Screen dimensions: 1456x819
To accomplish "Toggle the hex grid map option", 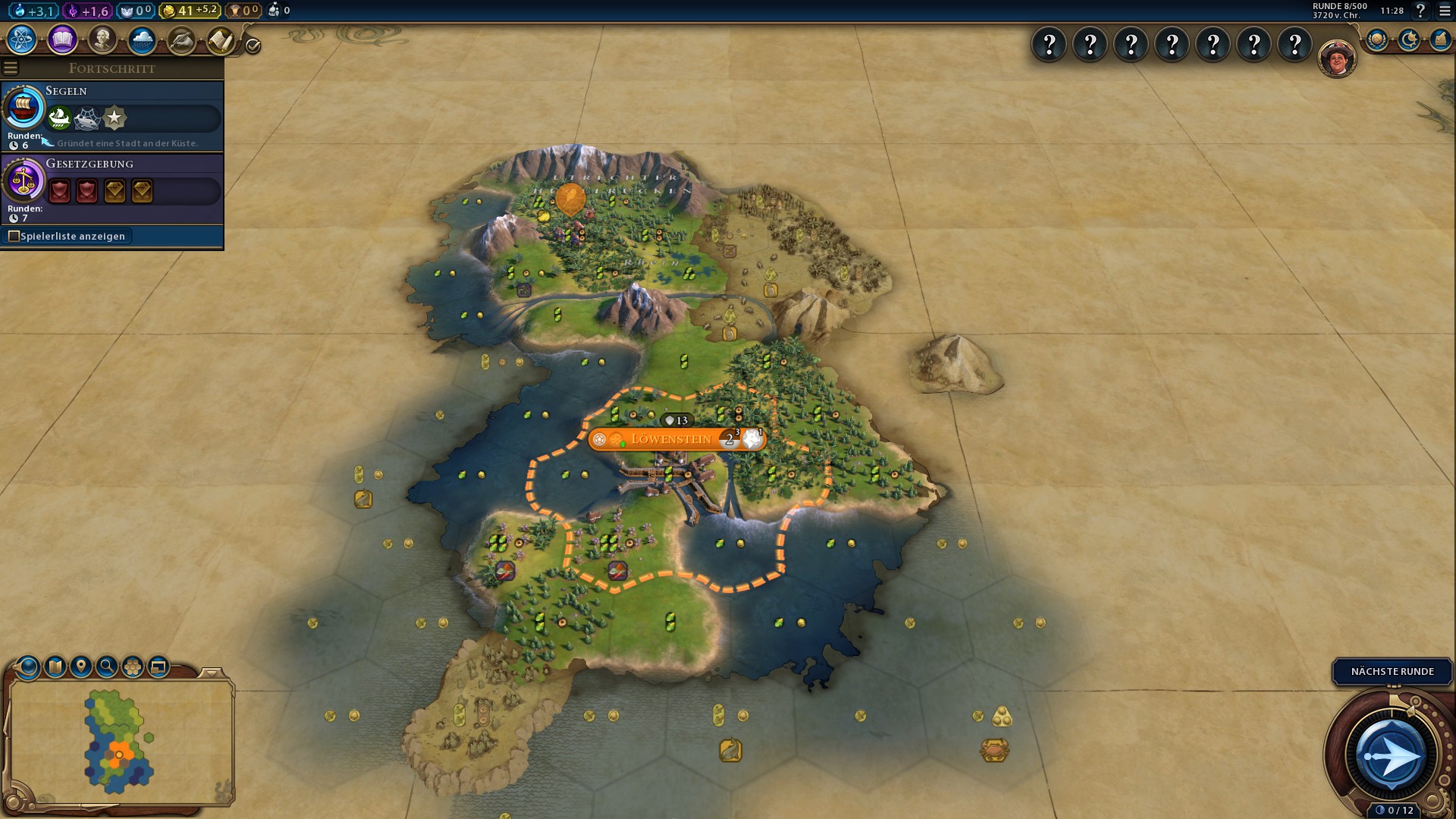I will (133, 667).
